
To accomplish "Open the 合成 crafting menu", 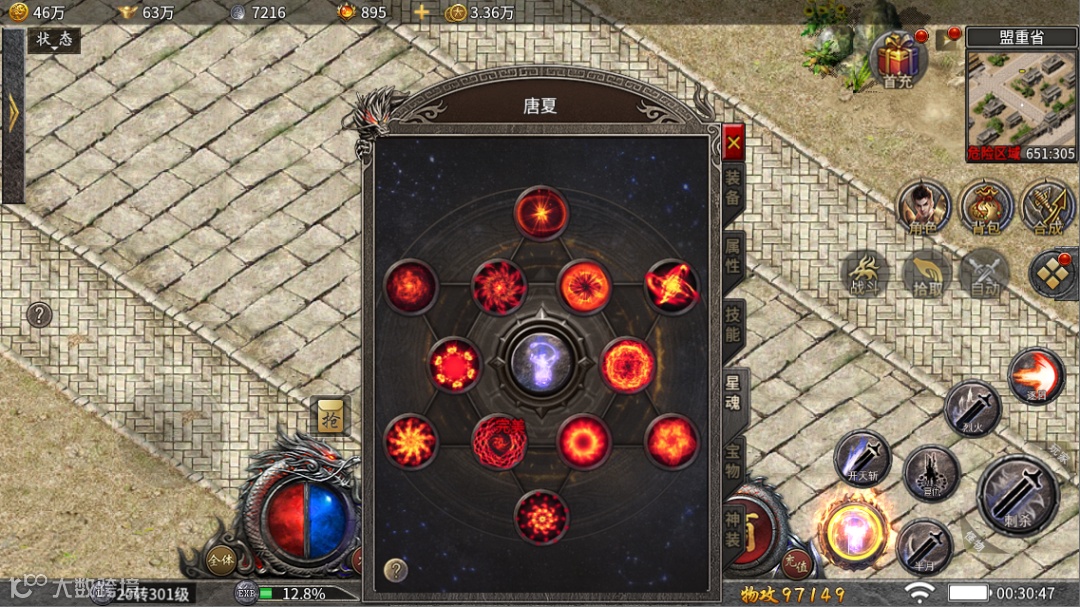I will [x=1047, y=207].
